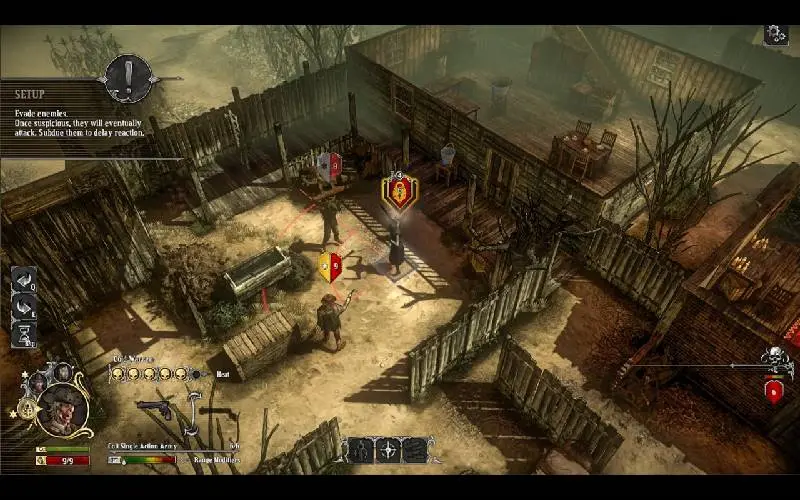Activate the compass star button in bottom bar
800x500 pixels.
point(389,451)
